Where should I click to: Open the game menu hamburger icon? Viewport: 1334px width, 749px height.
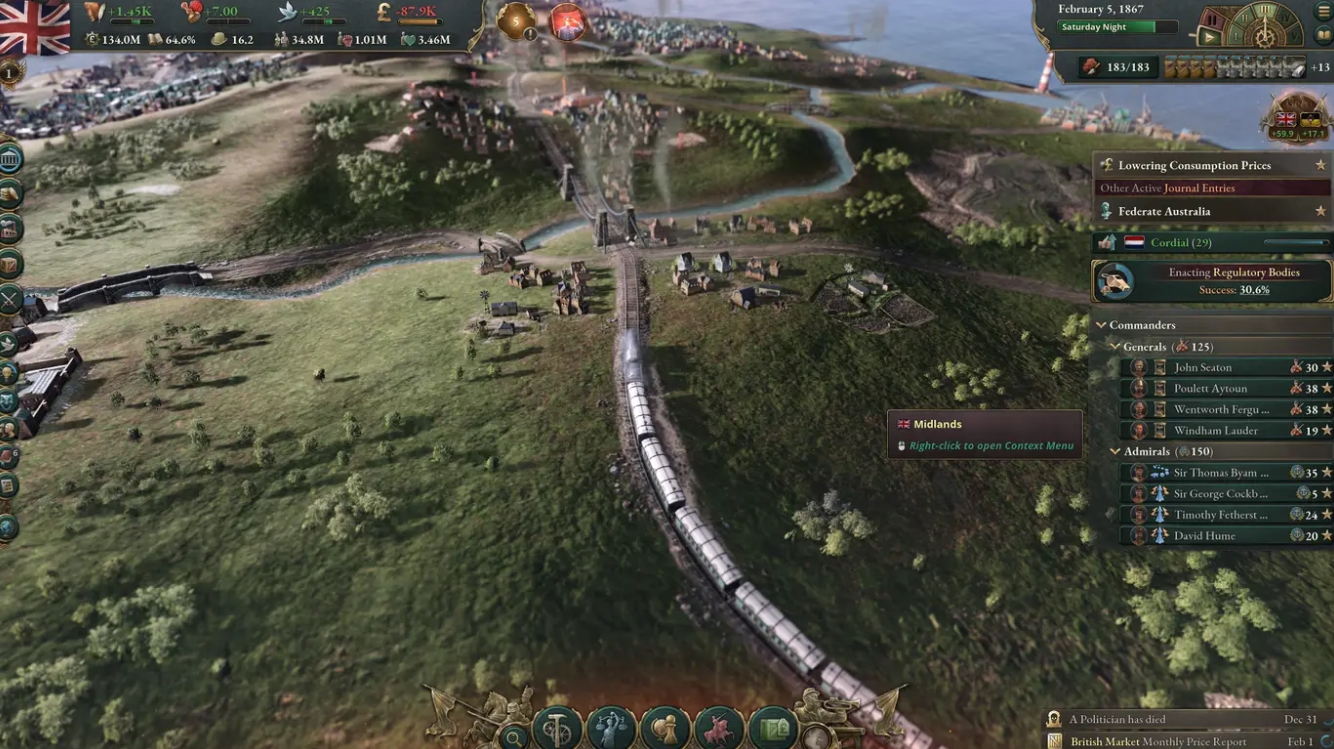1322,11
